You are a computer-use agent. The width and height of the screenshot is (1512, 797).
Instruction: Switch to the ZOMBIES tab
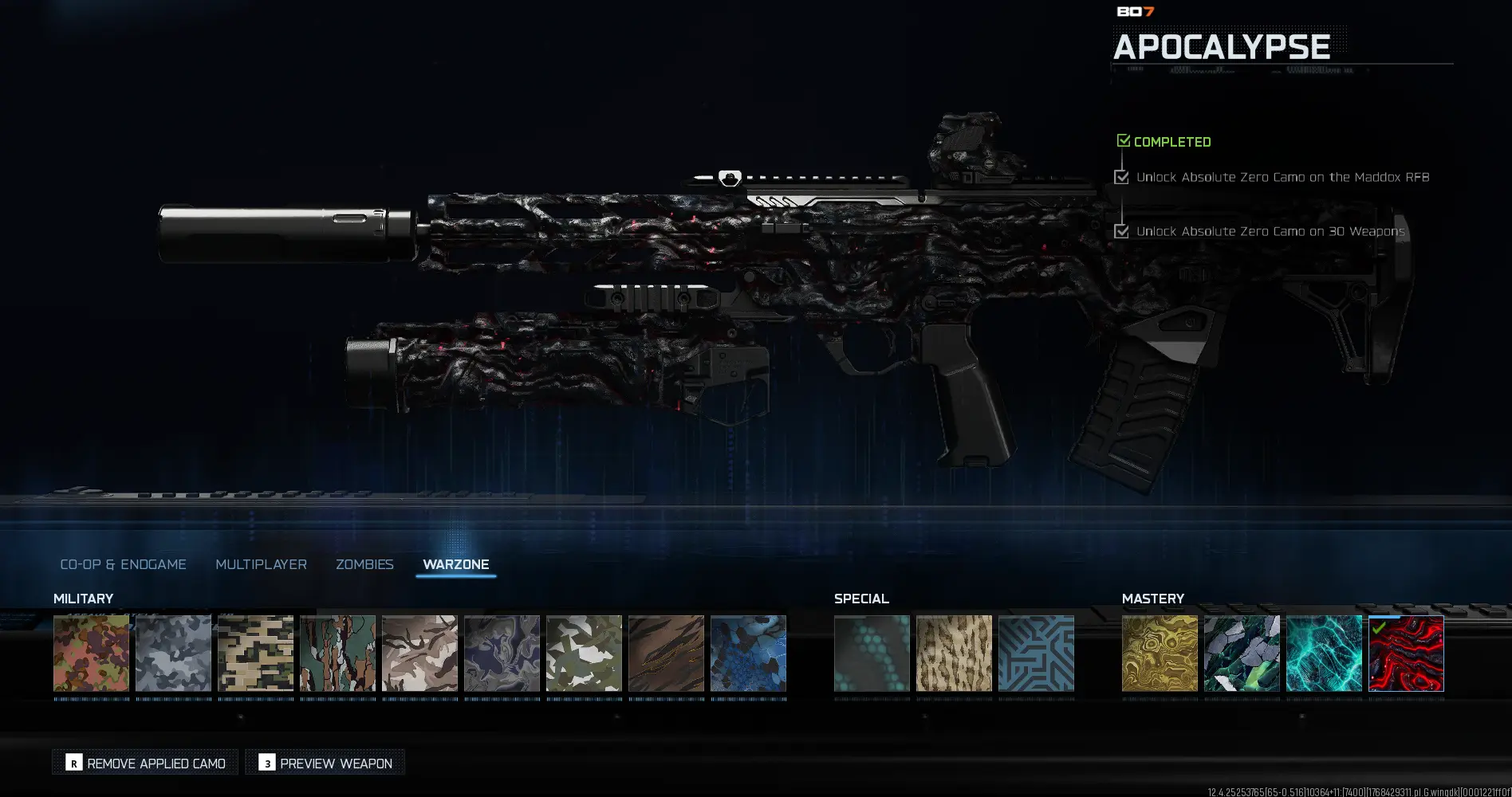[x=364, y=563]
